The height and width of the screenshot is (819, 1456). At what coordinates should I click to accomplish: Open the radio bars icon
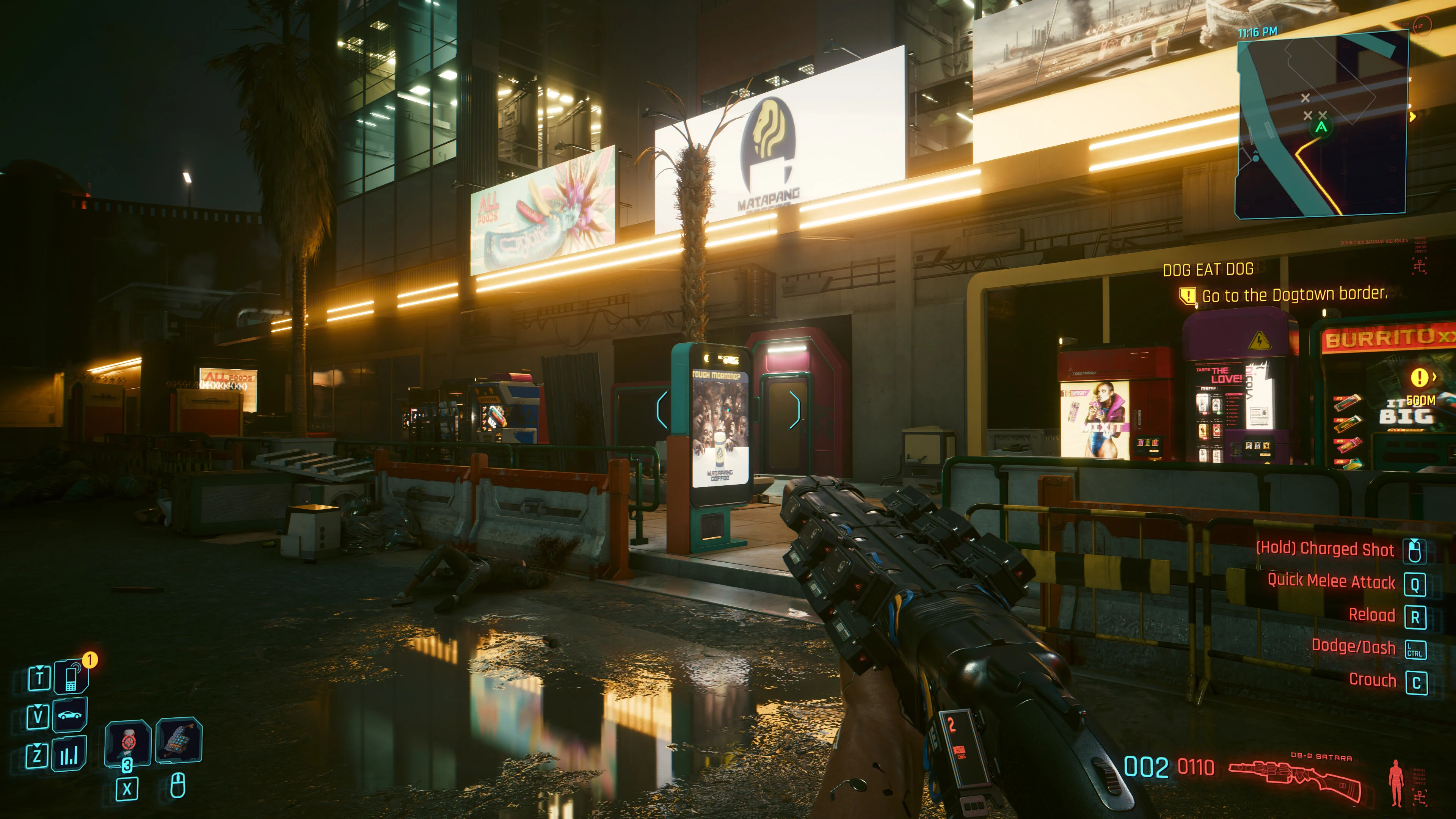tap(69, 755)
